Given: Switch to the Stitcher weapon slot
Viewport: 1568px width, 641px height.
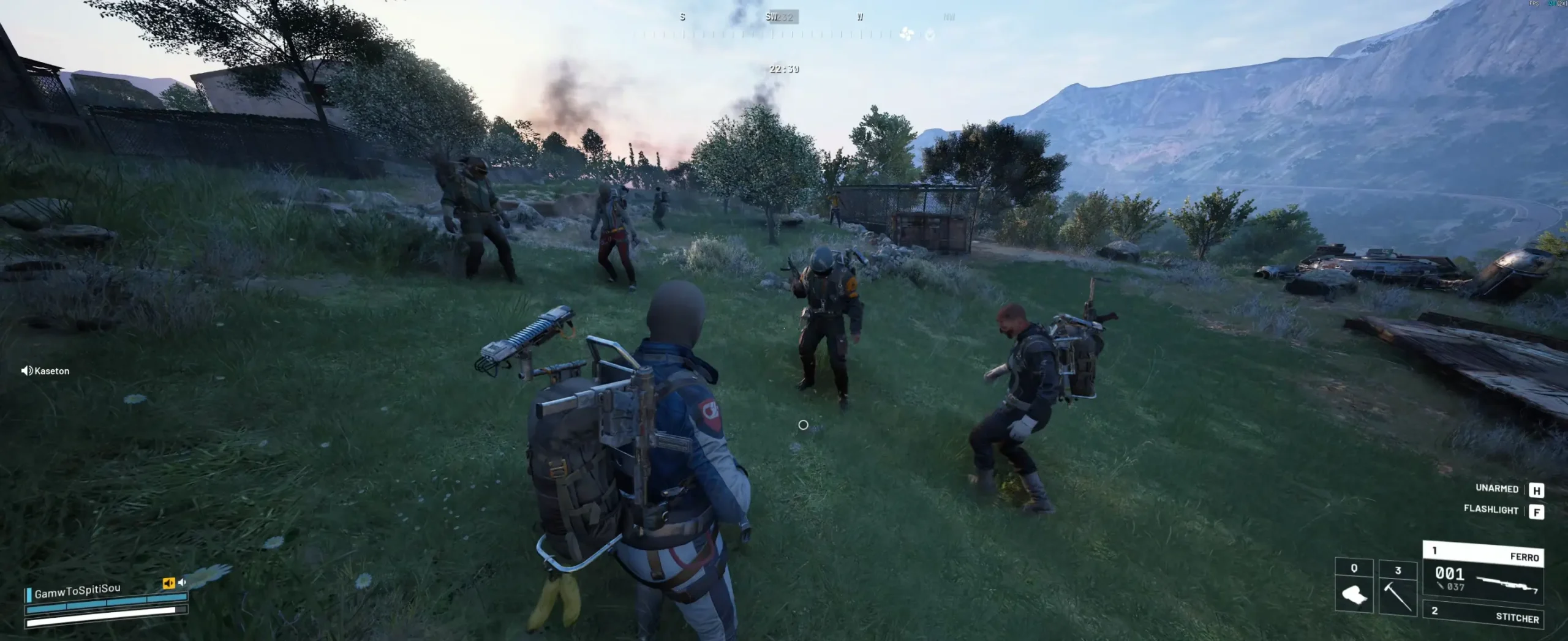Looking at the screenshot, I should [x=1483, y=615].
